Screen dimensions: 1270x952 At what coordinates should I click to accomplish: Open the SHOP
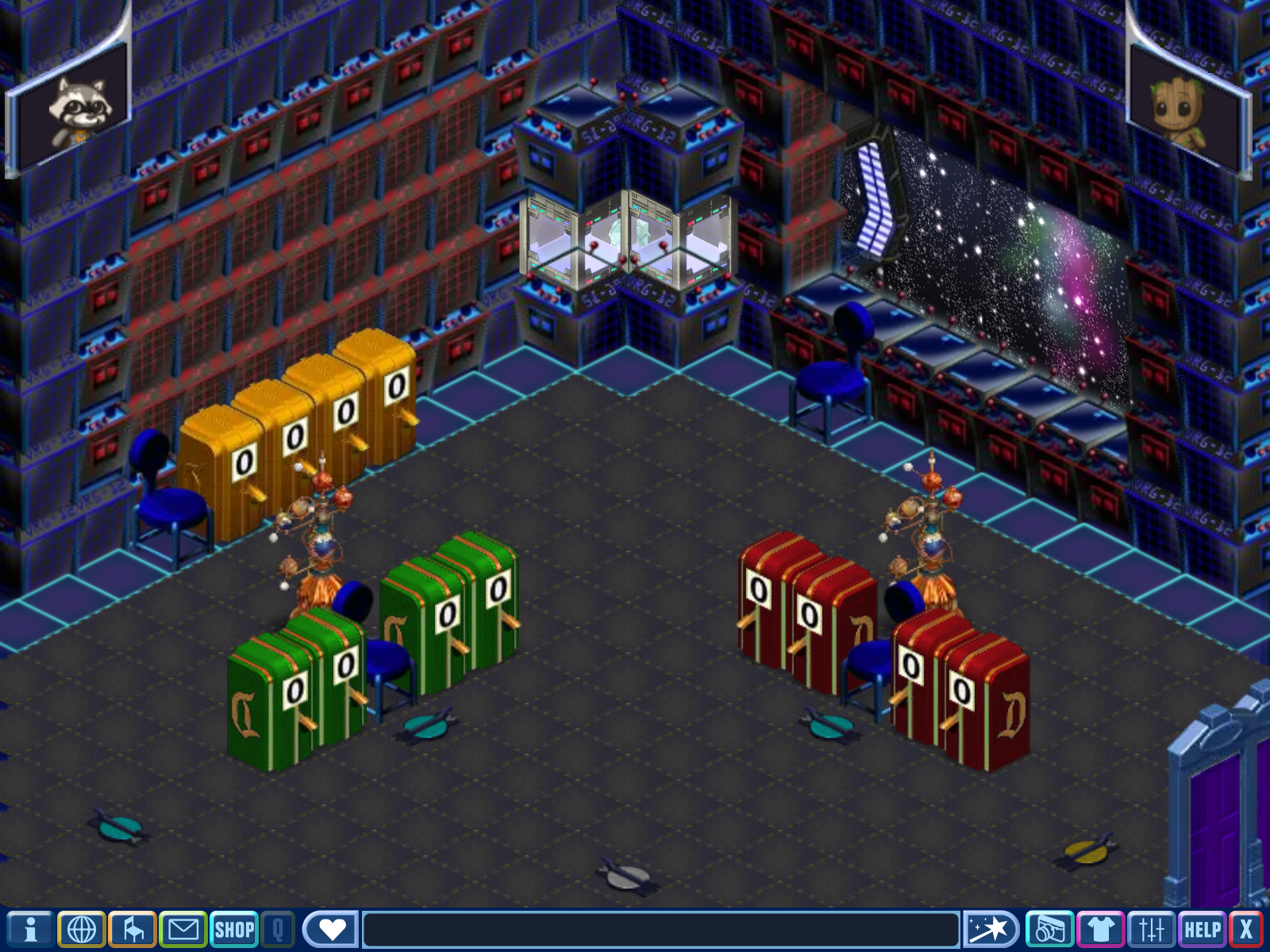click(234, 929)
